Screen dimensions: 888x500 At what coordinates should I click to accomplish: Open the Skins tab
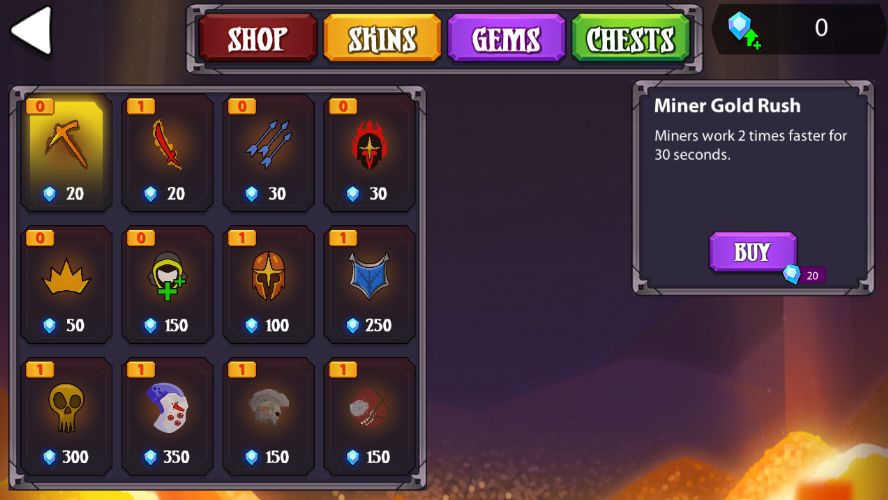coord(382,39)
